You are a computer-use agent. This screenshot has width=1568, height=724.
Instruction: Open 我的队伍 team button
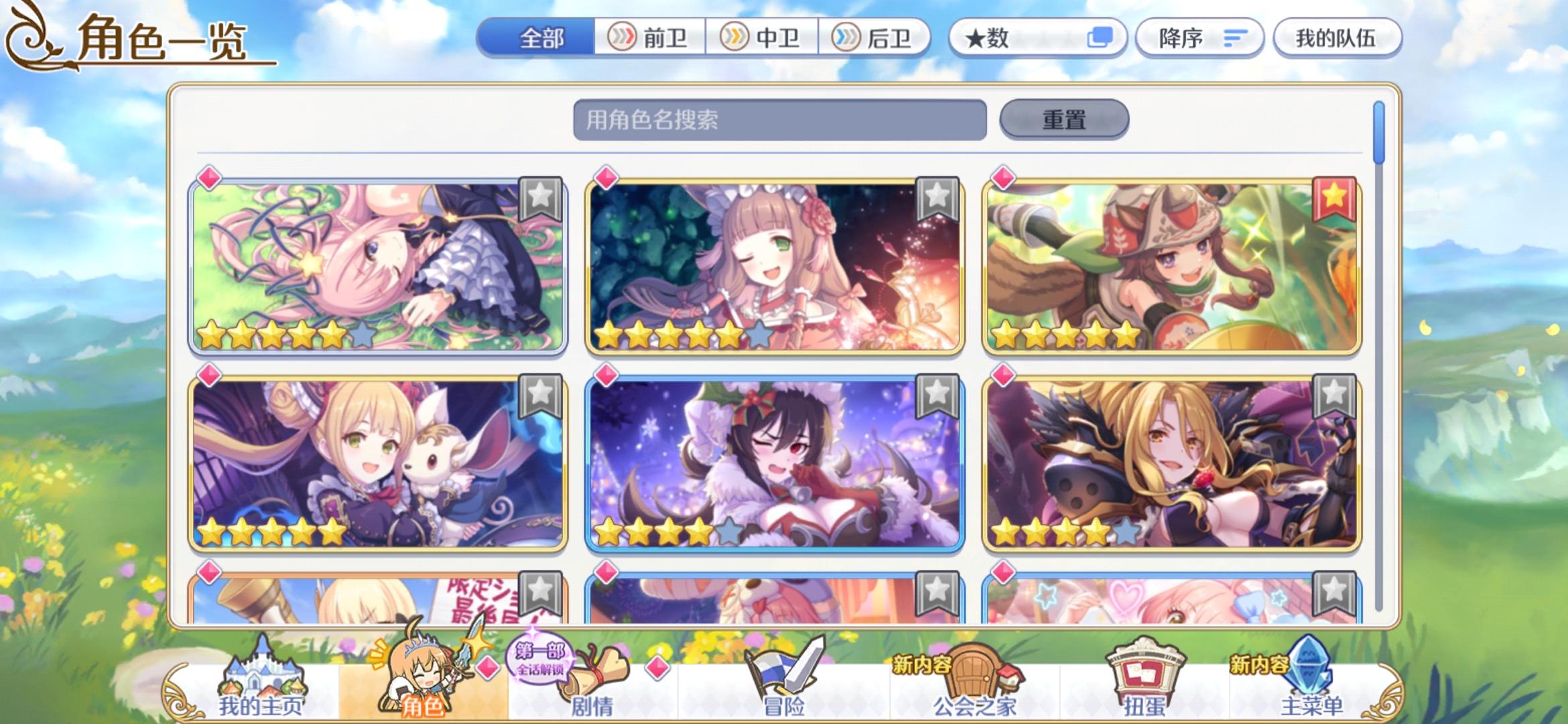tap(1337, 38)
